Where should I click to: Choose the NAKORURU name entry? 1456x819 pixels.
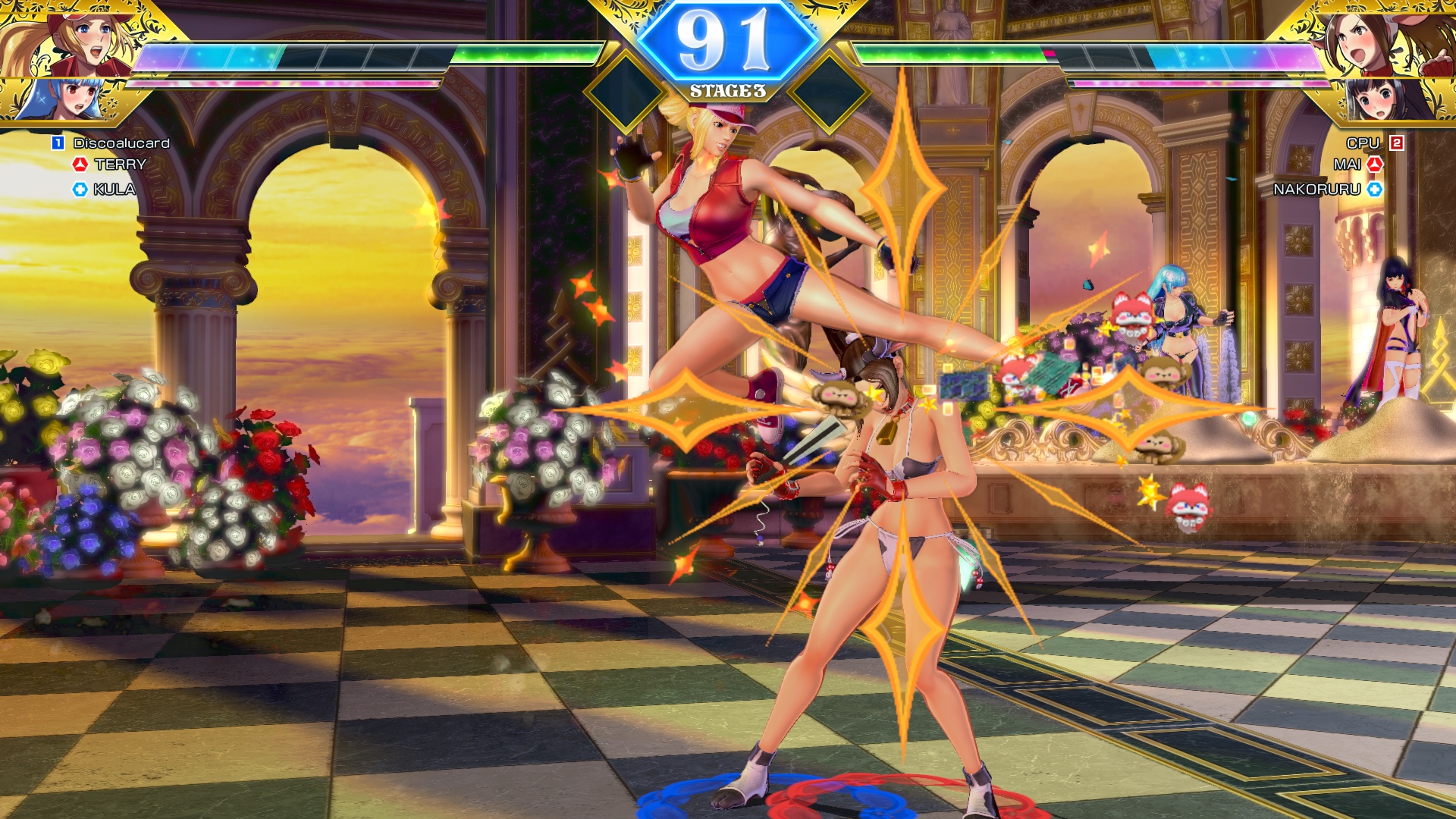pyautogui.click(x=1317, y=190)
